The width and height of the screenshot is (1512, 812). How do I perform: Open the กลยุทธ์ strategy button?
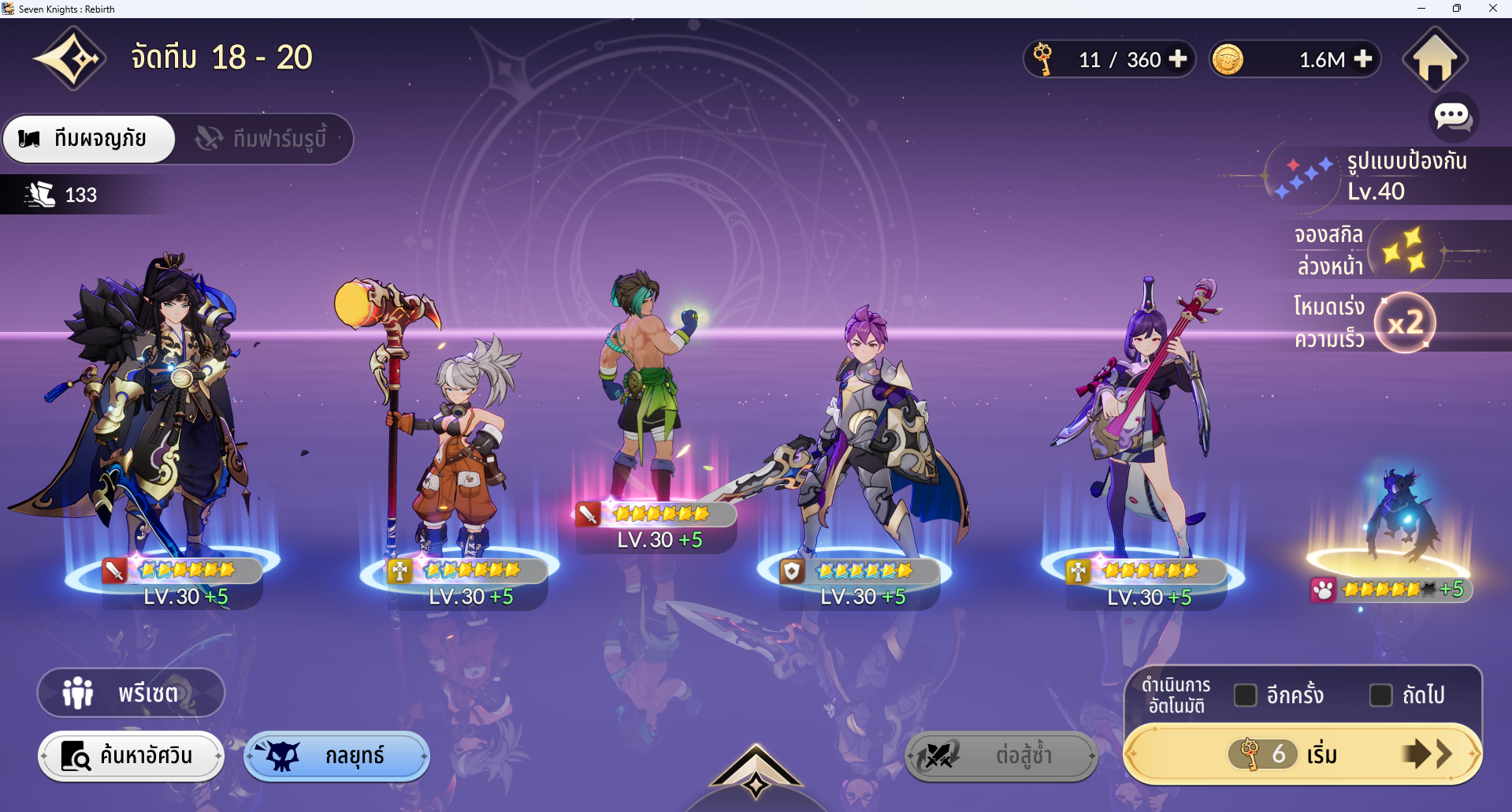click(336, 756)
